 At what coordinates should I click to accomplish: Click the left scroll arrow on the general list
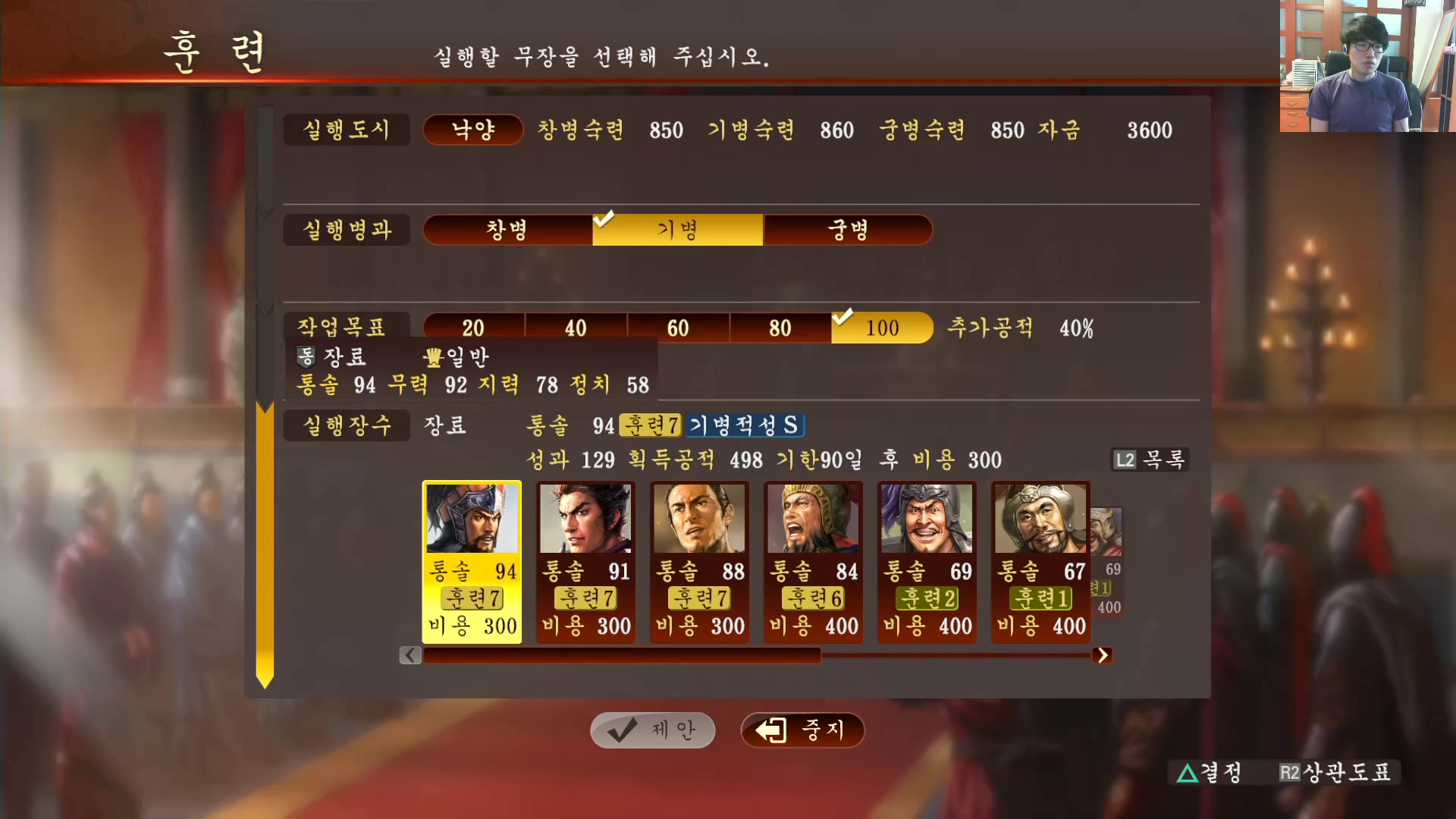(409, 655)
